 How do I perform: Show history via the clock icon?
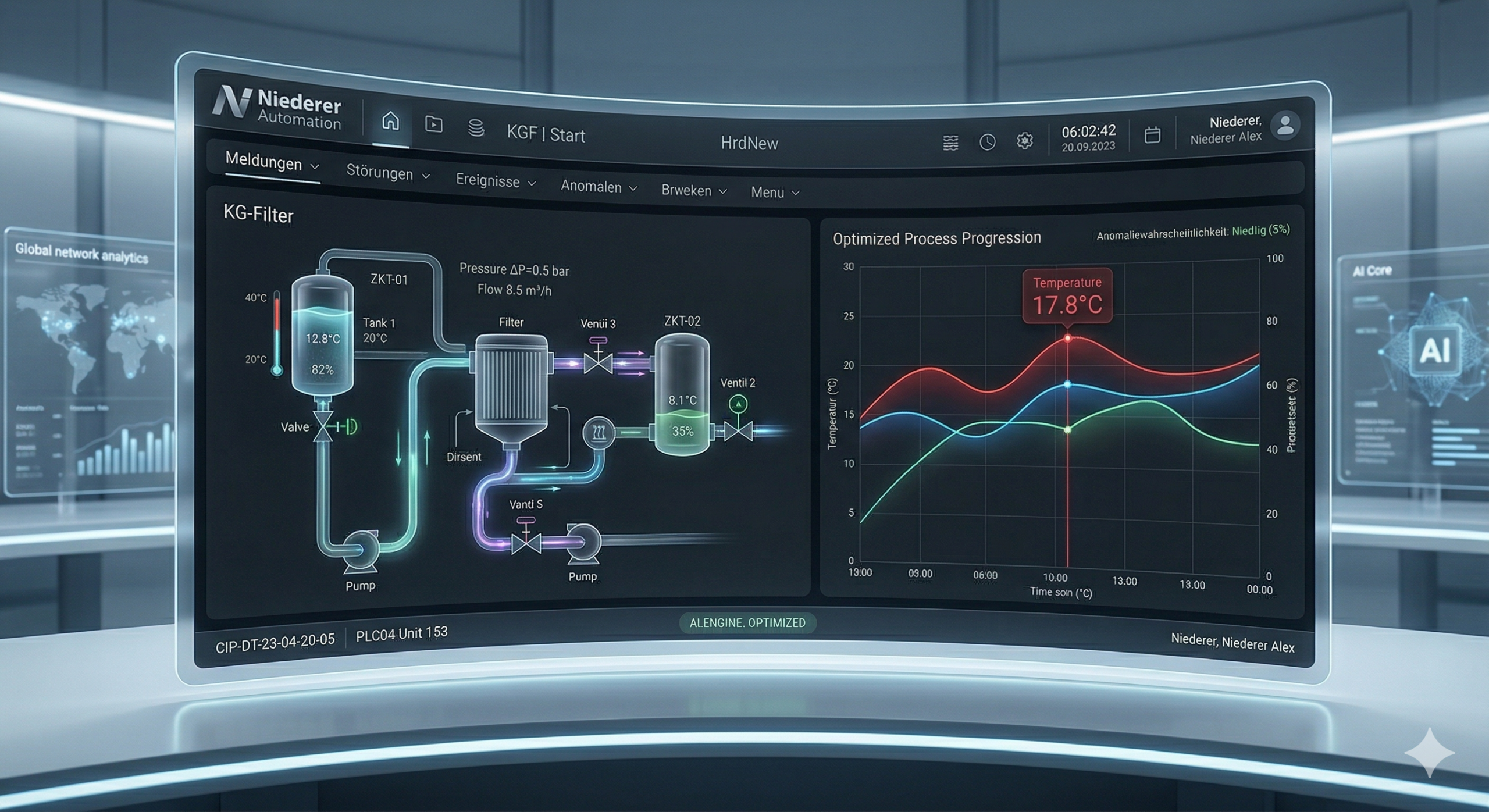987,142
